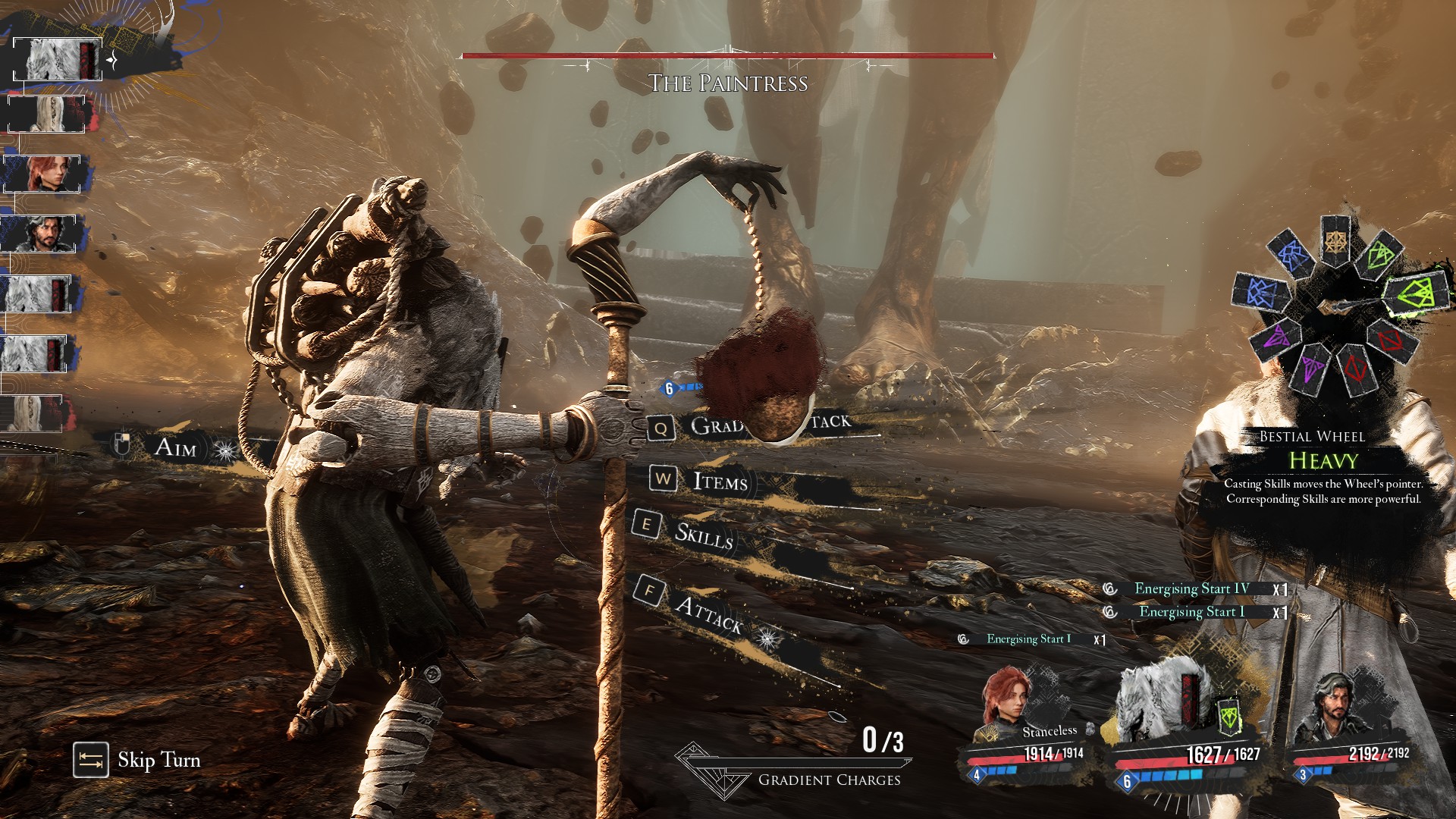Open the Skills command menu
This screenshot has width=1456, height=819.
(x=703, y=535)
